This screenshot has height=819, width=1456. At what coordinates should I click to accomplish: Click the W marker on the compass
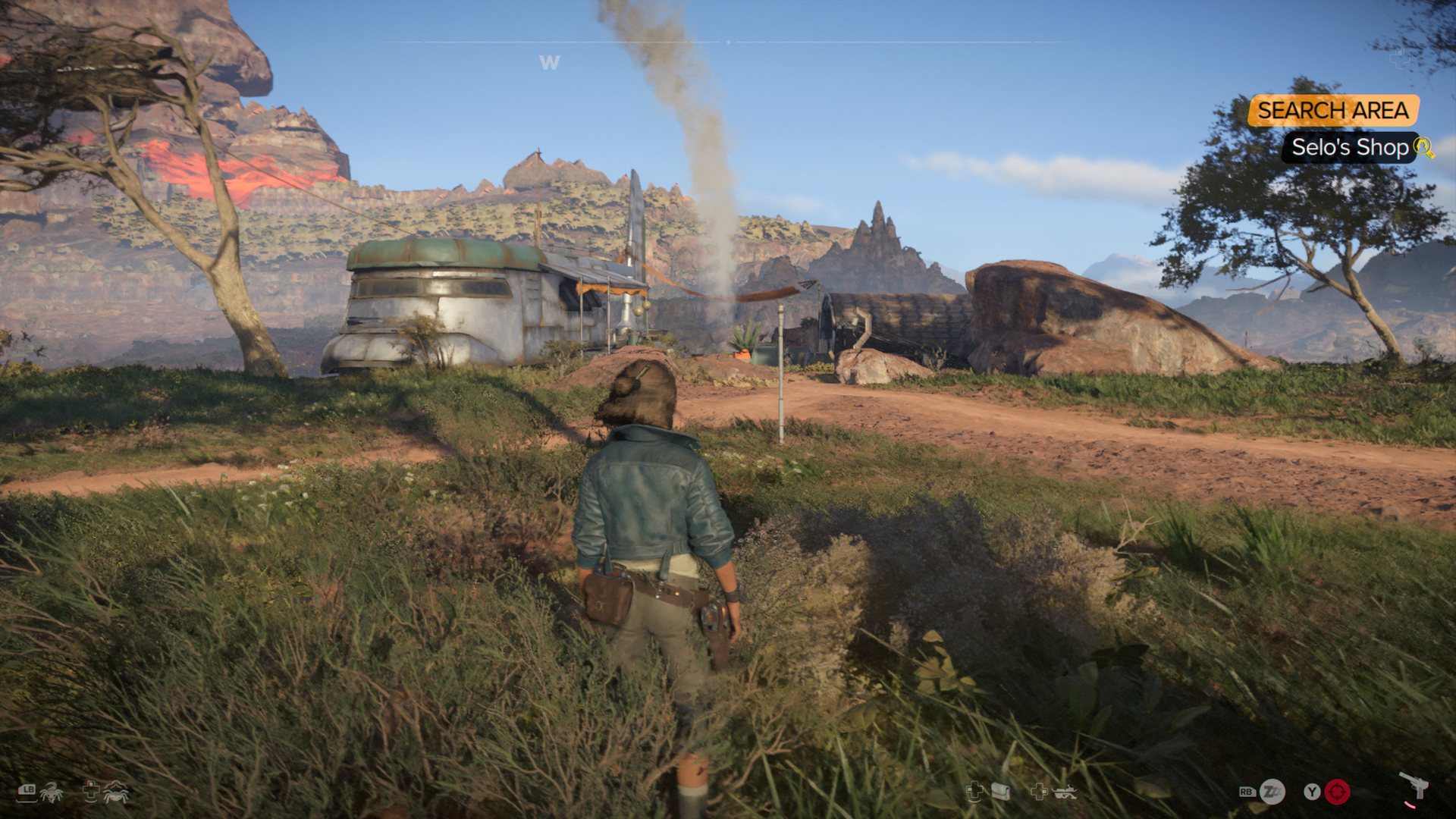click(549, 63)
